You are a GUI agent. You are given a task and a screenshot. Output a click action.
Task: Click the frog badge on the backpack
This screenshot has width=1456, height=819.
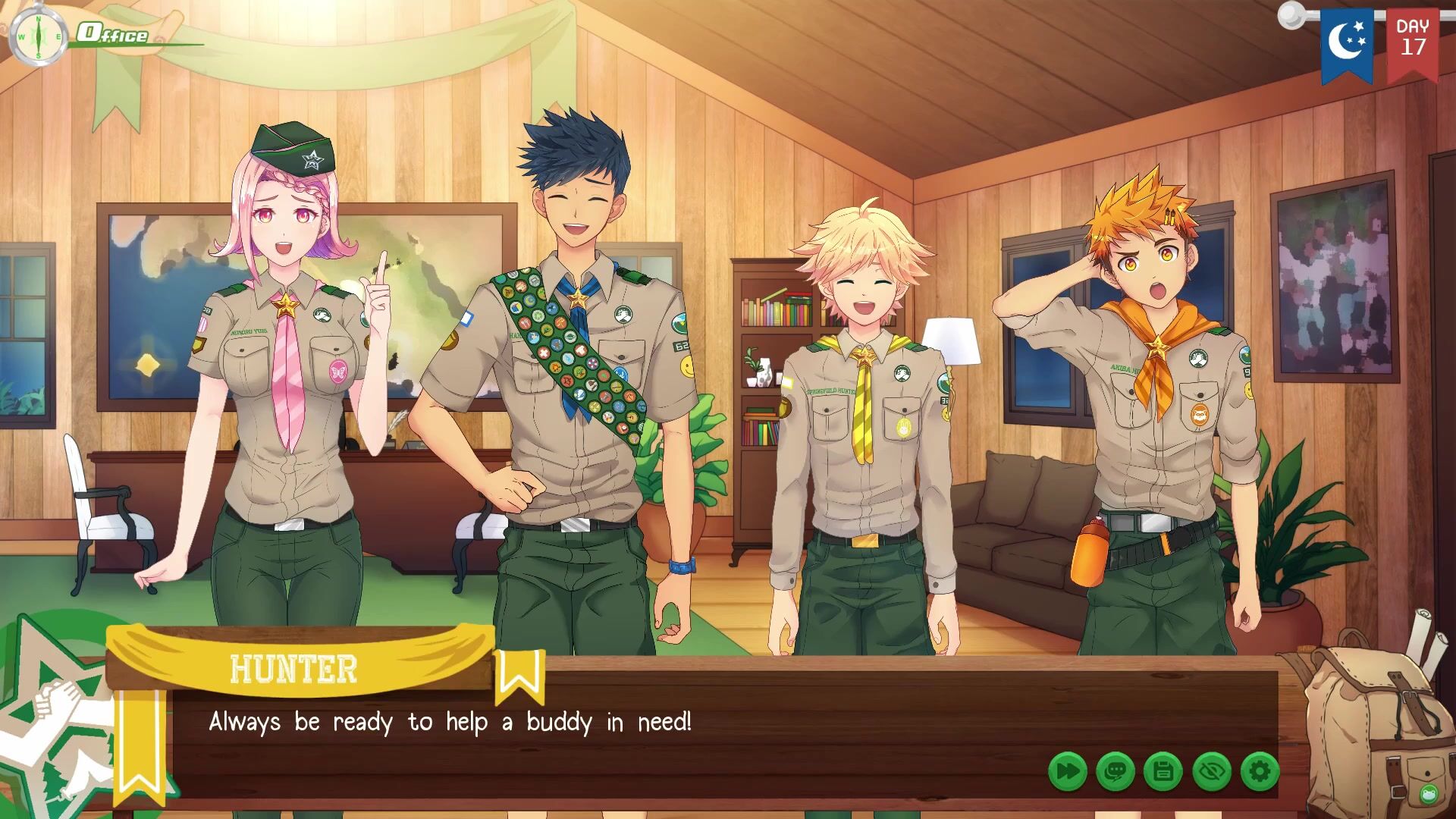pyautogui.click(x=1429, y=794)
